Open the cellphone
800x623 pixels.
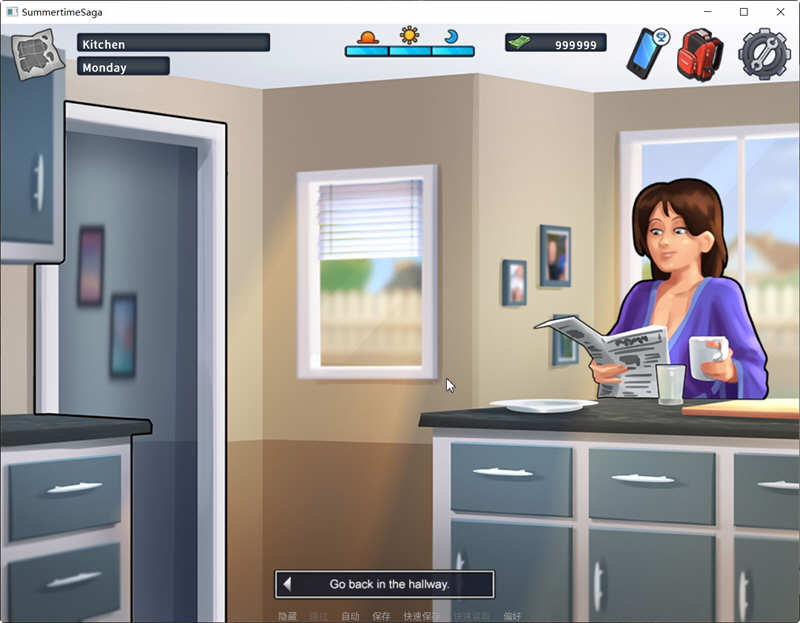pos(647,53)
